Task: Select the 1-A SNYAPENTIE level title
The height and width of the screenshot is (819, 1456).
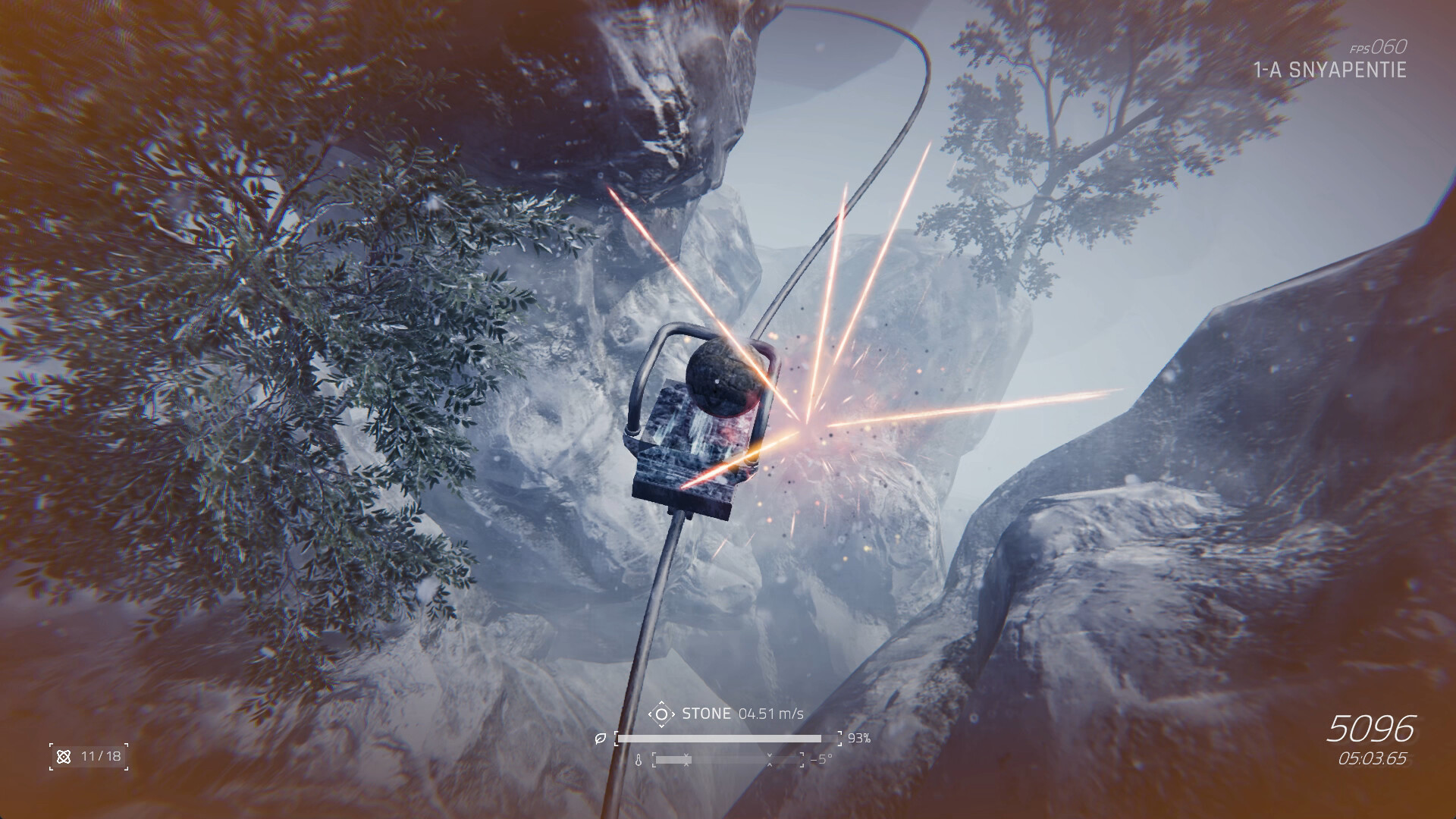Action: (x=1331, y=72)
